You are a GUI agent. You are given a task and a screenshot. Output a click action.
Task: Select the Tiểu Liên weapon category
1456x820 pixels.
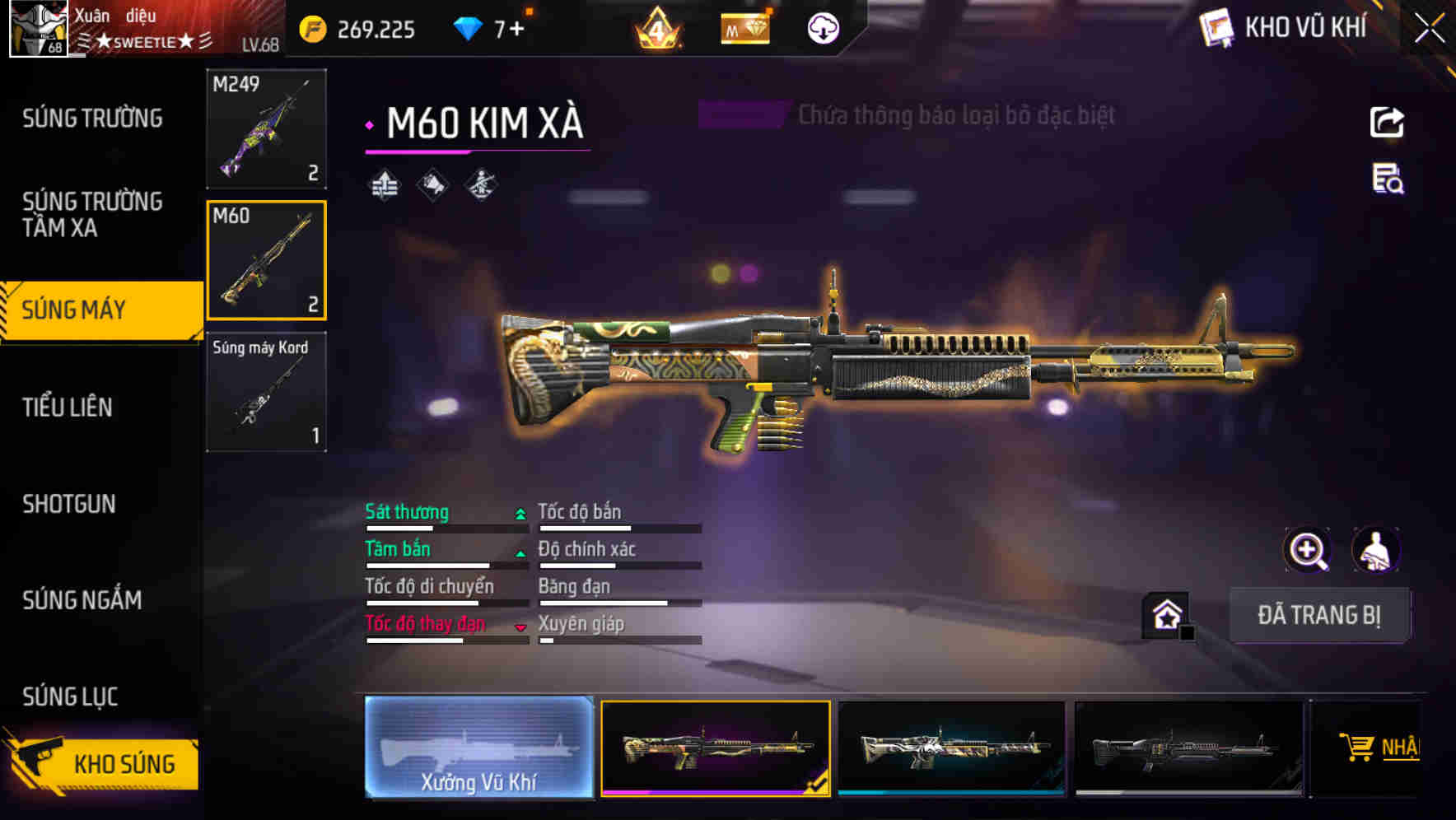coord(68,407)
